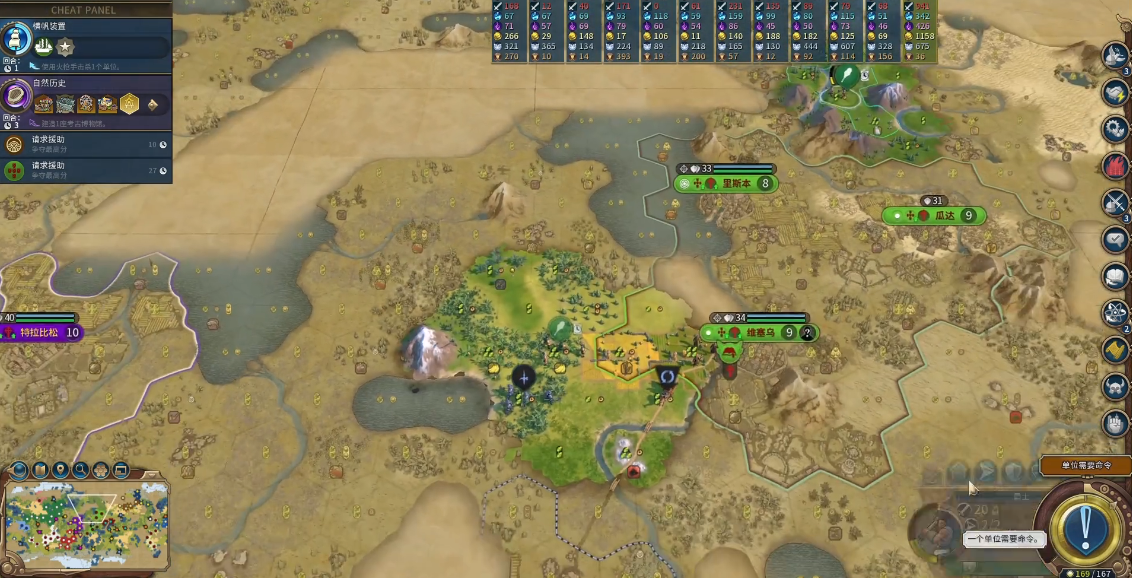Open the crossed swords notification icon
Screen dimensions: 1132x578
(1116, 202)
